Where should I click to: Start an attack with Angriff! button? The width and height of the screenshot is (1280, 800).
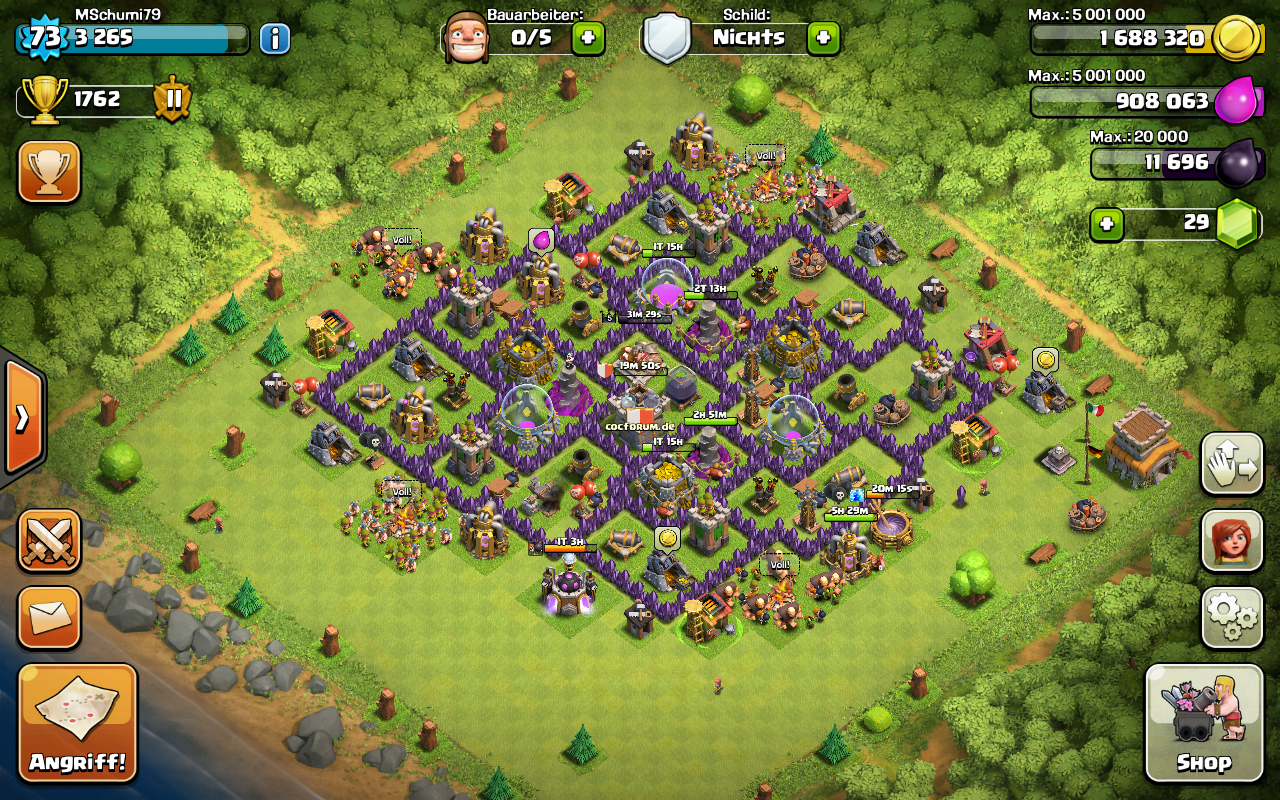click(77, 722)
